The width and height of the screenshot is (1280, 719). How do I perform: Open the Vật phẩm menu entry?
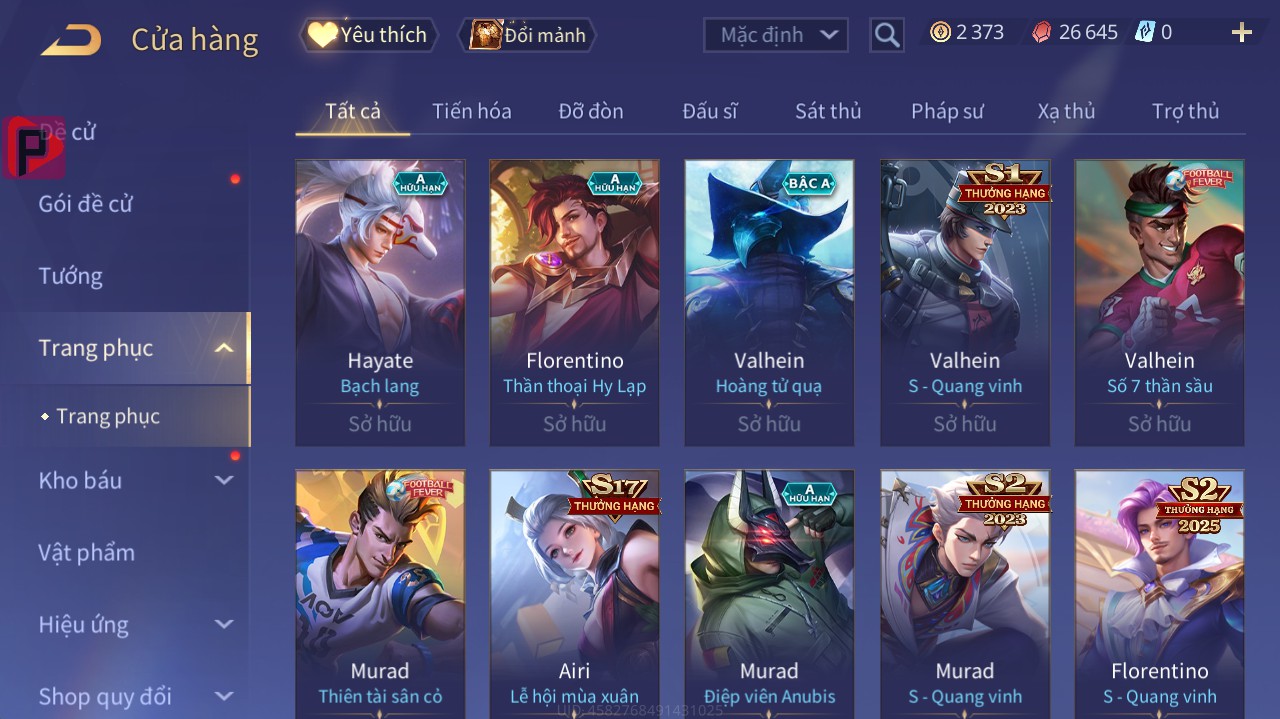click(86, 553)
